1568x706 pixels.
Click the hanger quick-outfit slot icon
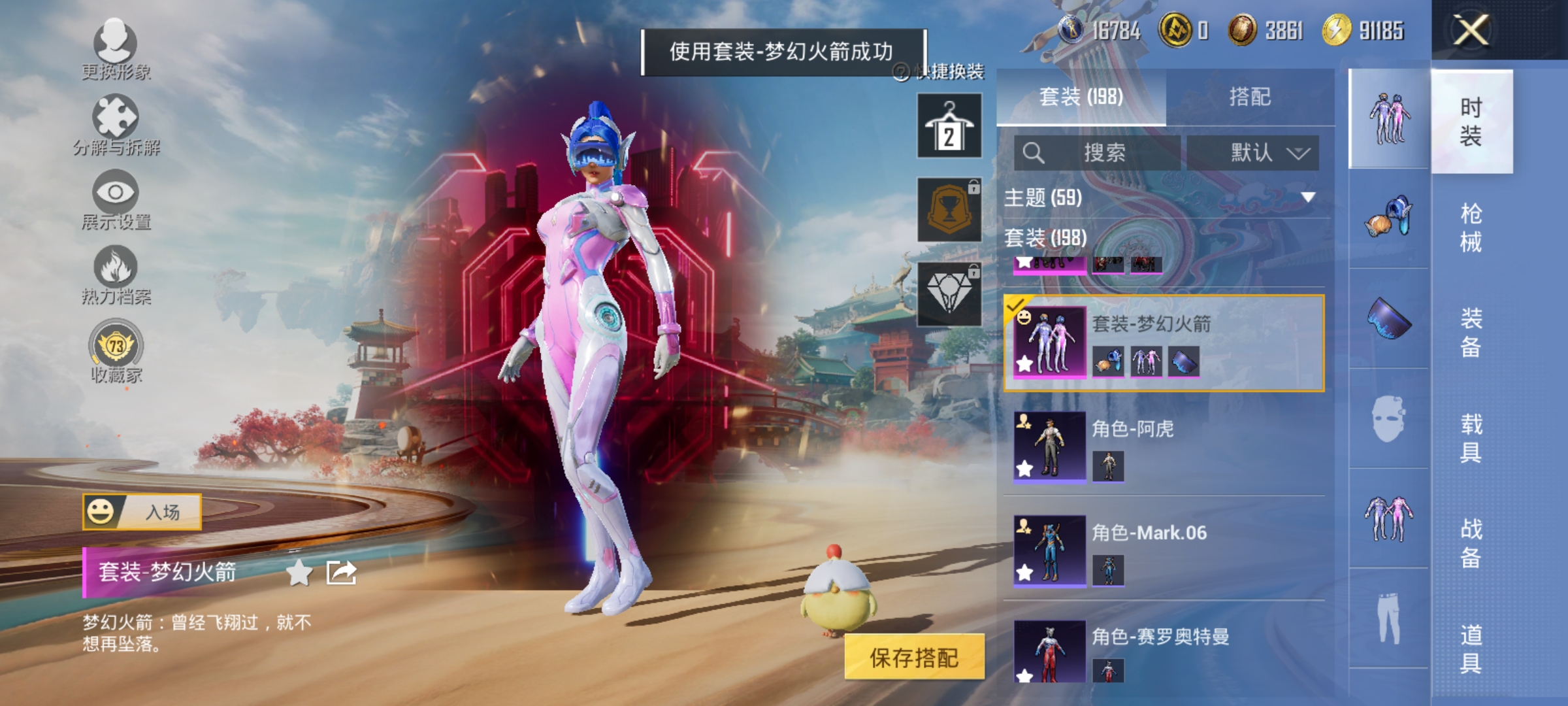point(949,124)
